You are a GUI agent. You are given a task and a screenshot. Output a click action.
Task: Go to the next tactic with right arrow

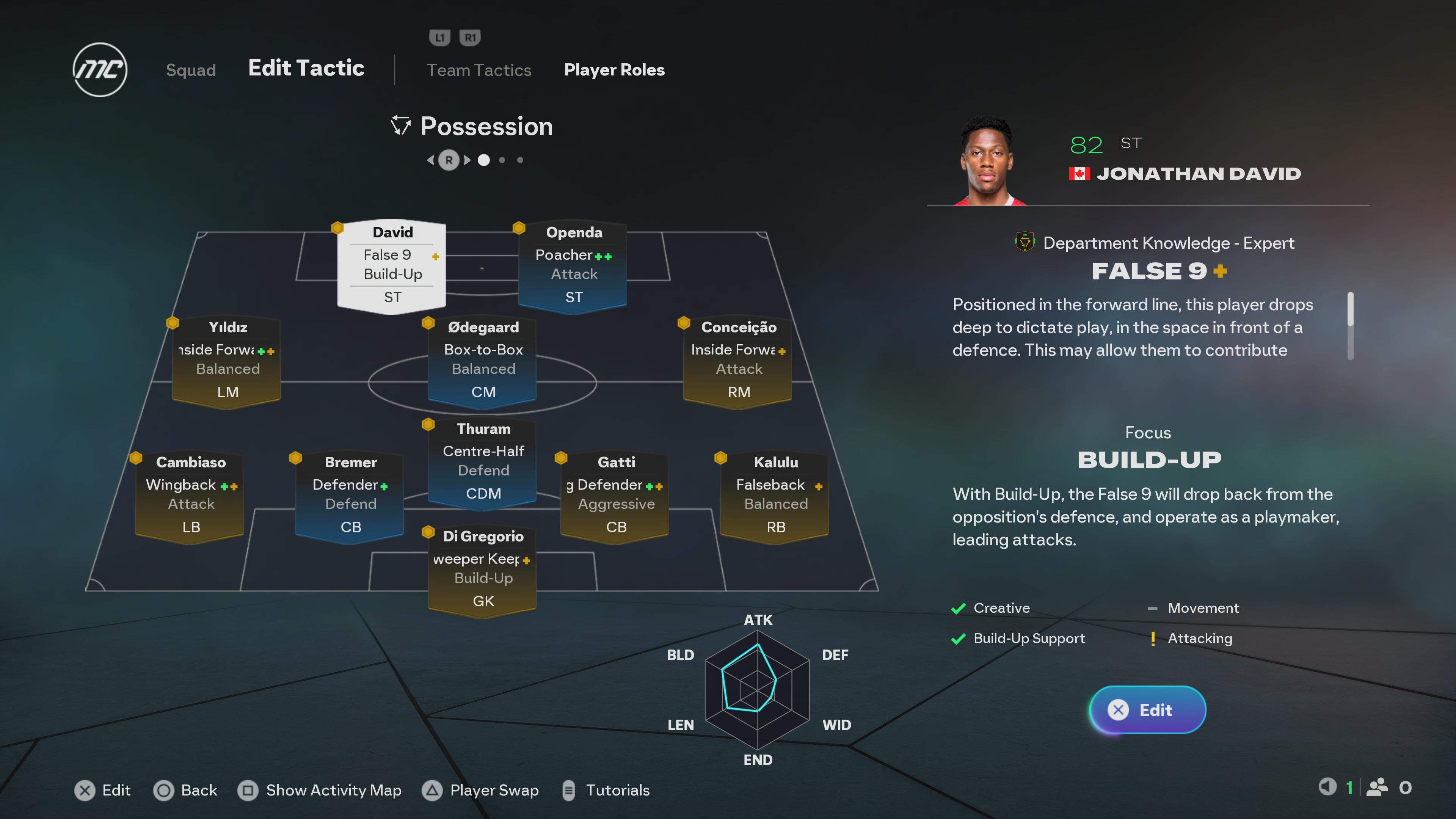(x=468, y=160)
